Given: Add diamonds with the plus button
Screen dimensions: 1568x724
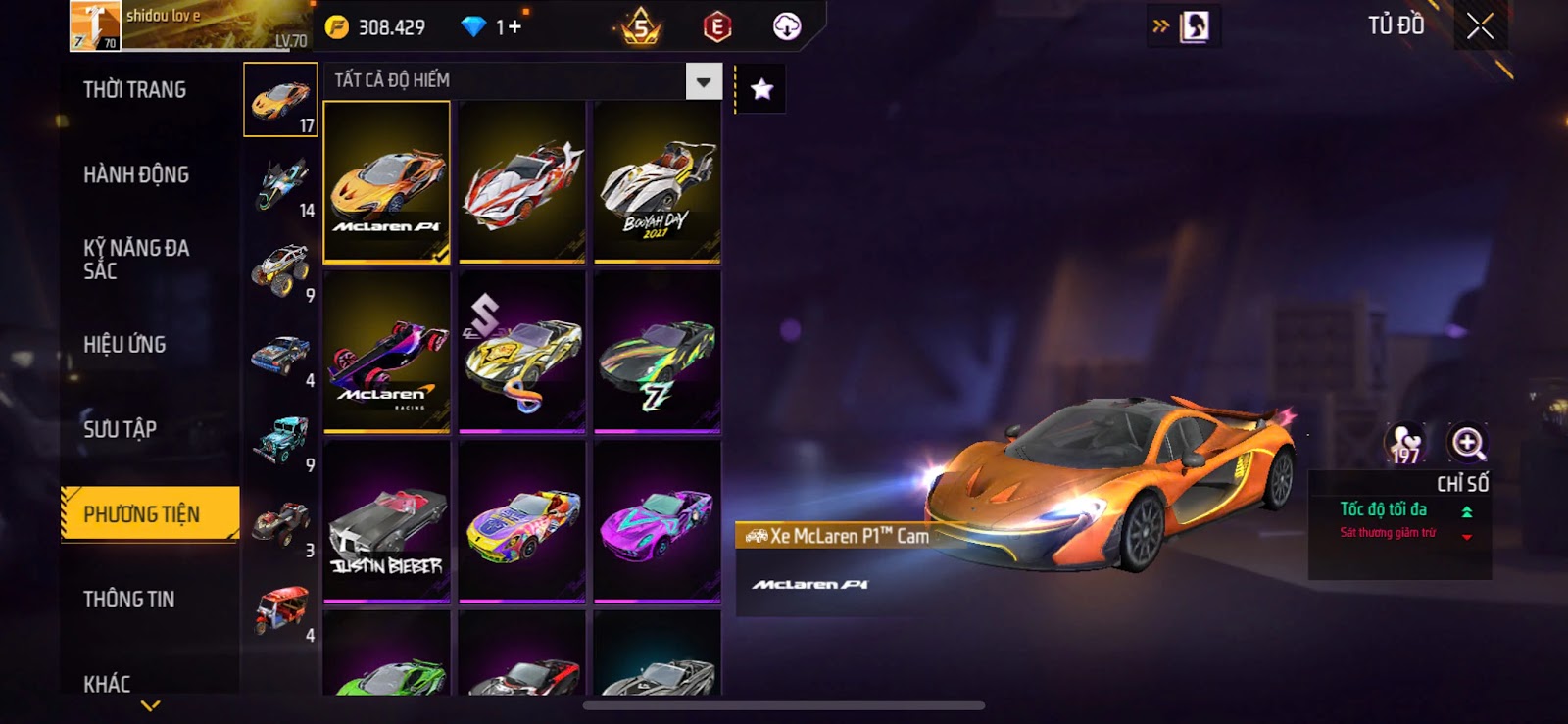Looking at the screenshot, I should click(x=514, y=27).
